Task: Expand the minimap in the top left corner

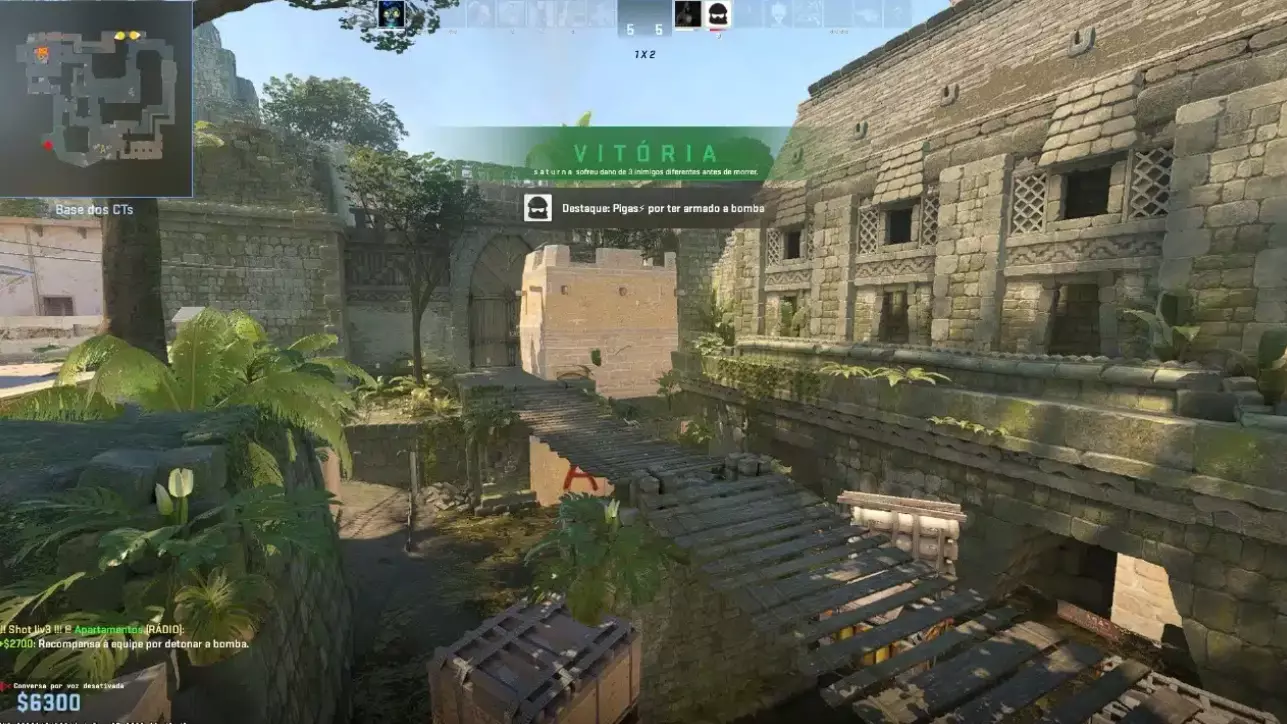Action: click(97, 95)
